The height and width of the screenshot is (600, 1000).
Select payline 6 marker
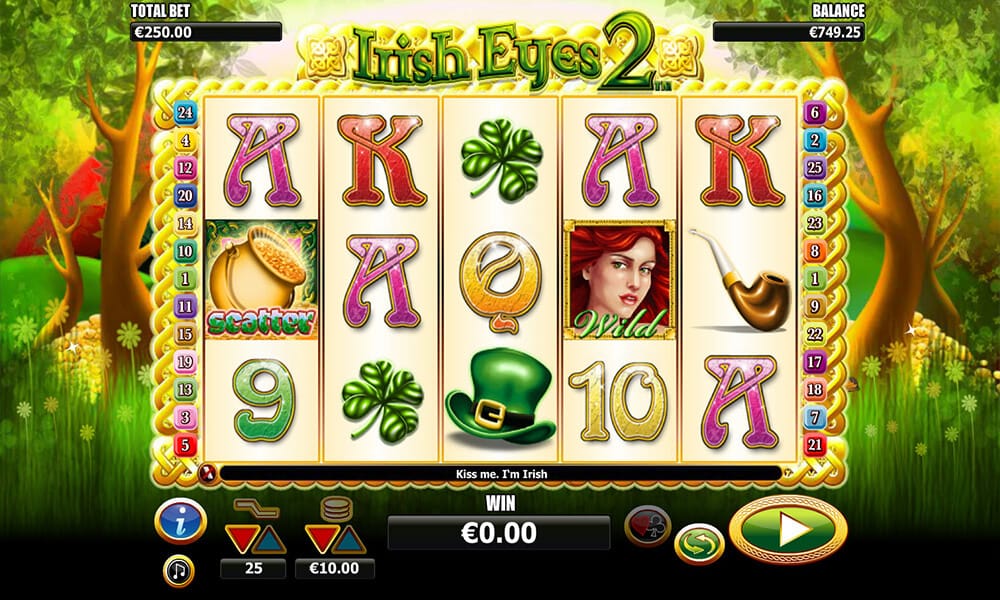pyautogui.click(x=814, y=113)
